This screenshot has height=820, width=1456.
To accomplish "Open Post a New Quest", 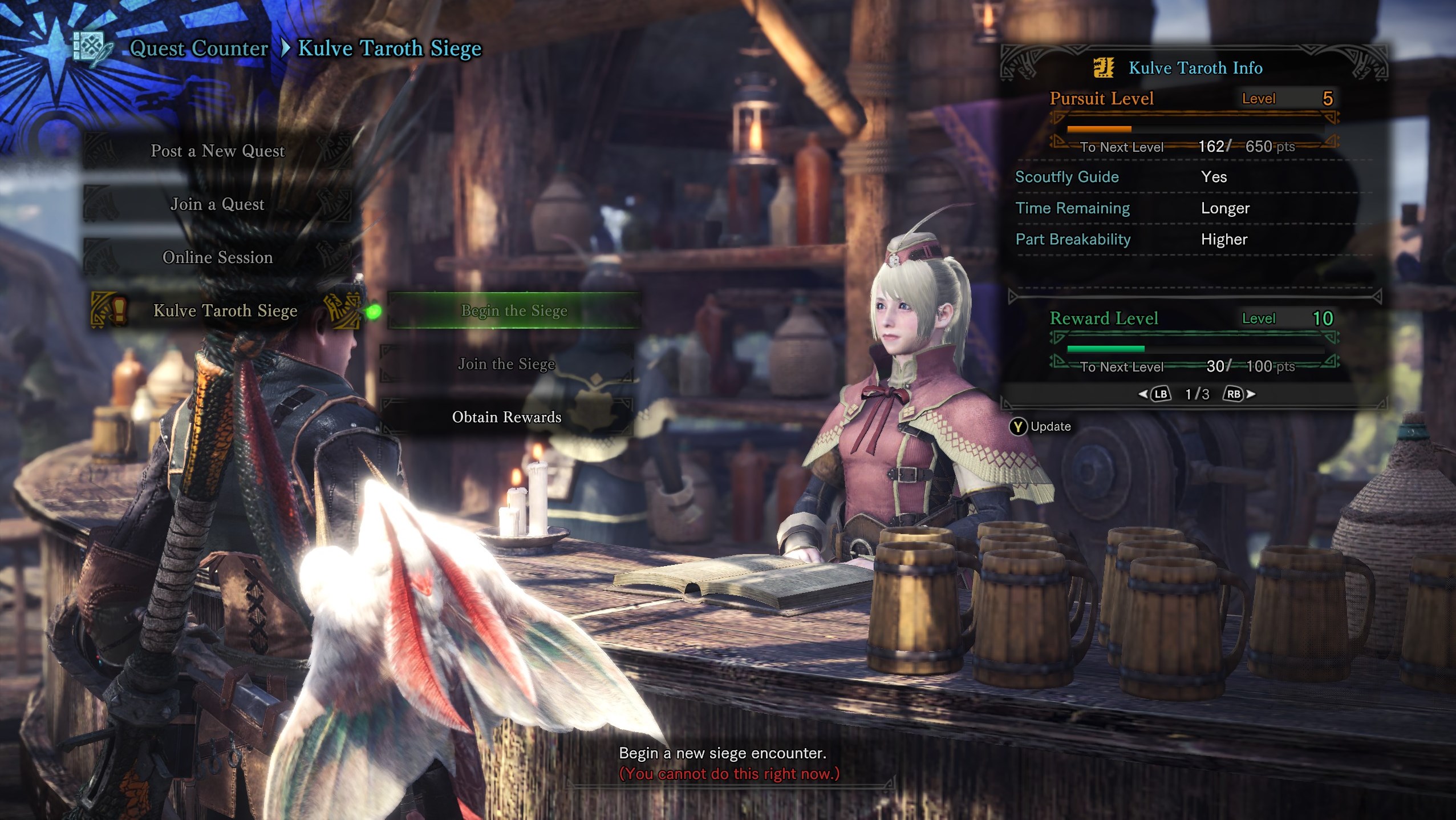I will [x=217, y=151].
